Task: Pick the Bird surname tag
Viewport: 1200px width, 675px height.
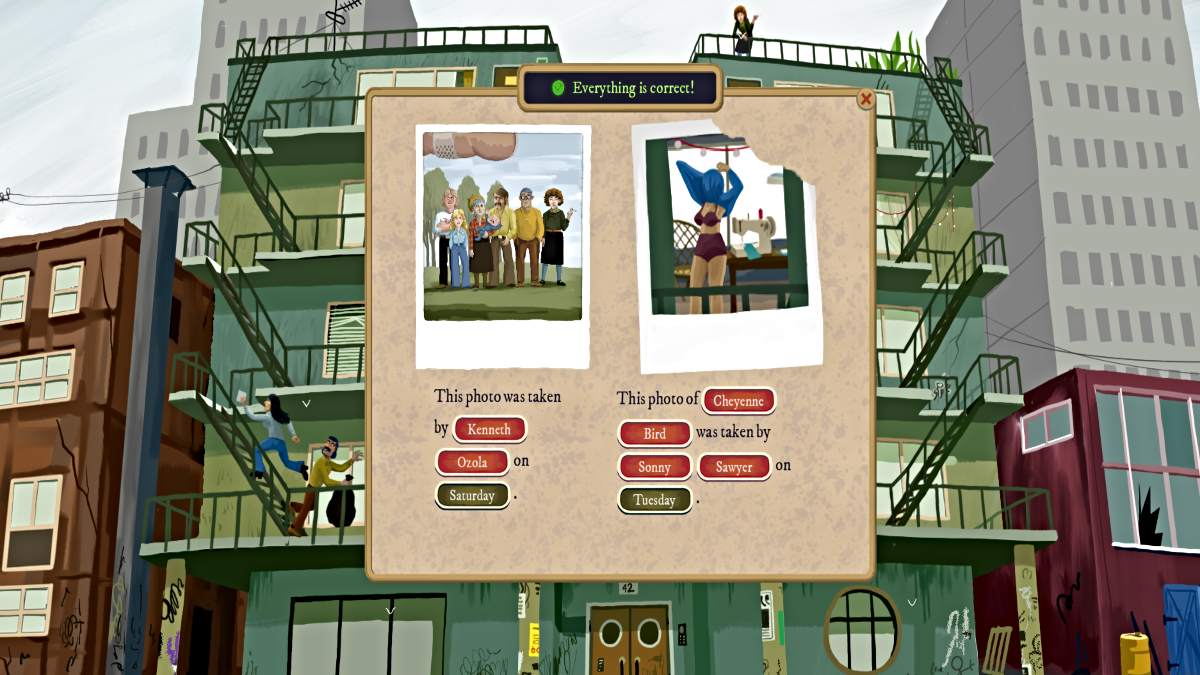Action: point(654,434)
